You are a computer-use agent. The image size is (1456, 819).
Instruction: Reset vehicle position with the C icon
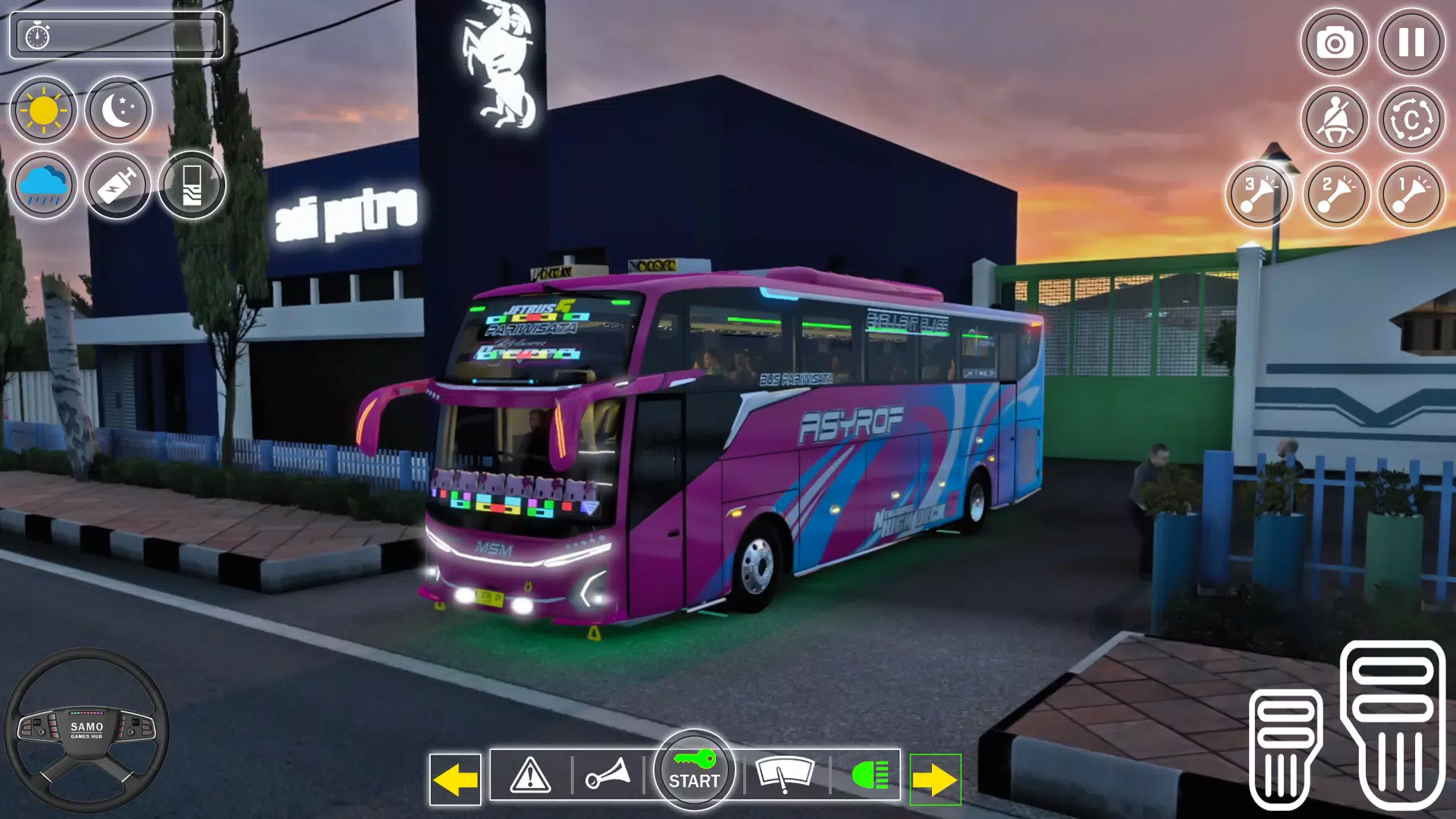coord(1412,118)
